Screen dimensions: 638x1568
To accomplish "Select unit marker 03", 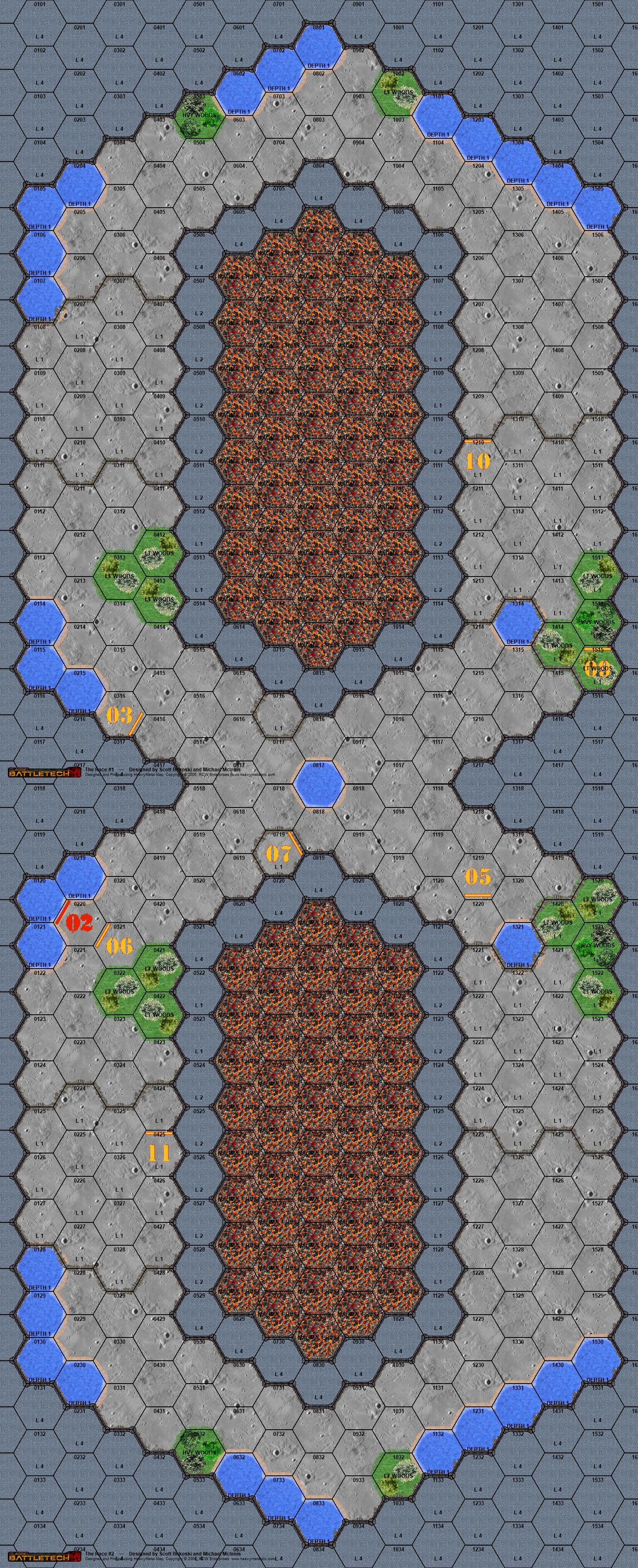I will tap(120, 714).
